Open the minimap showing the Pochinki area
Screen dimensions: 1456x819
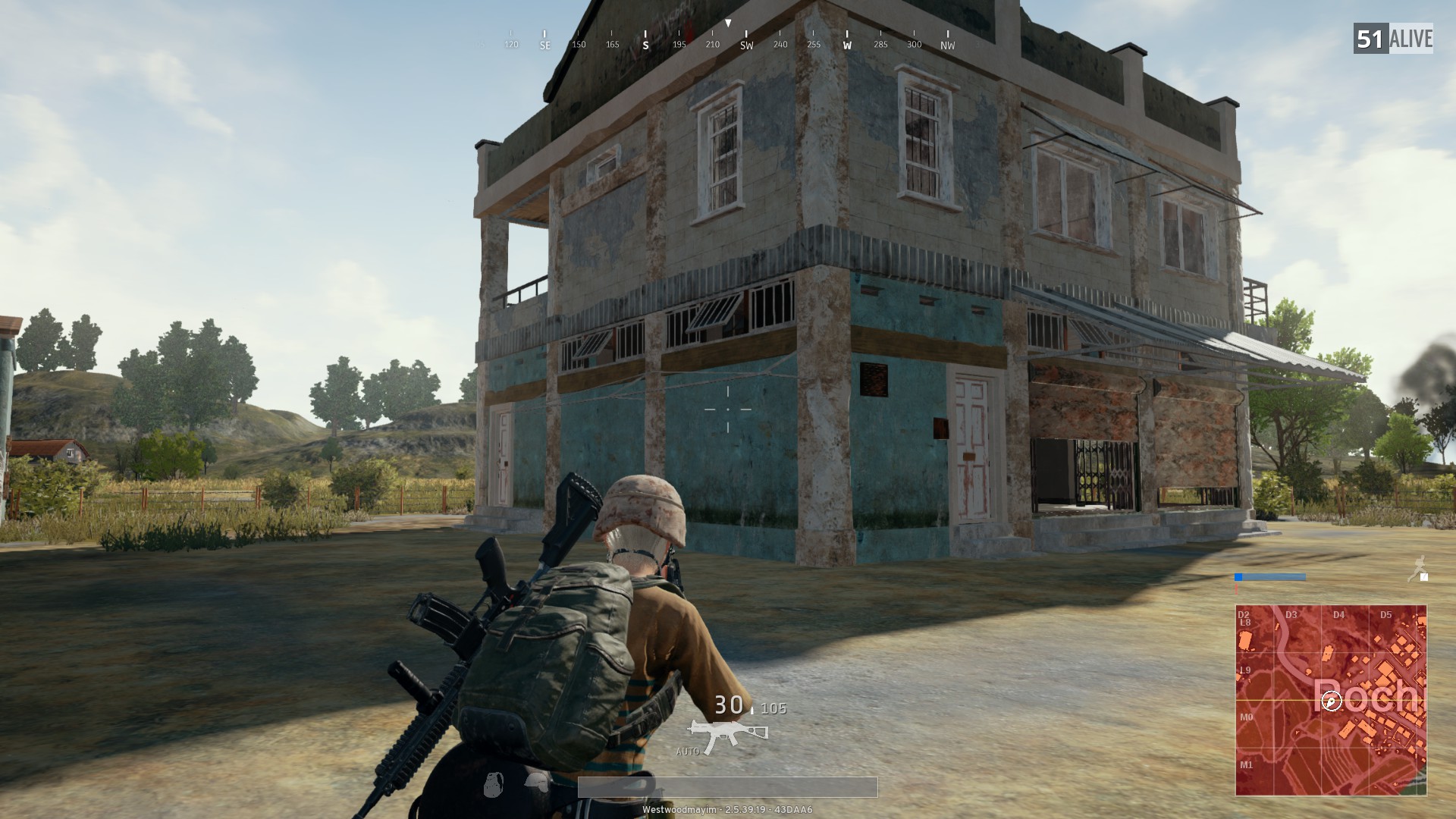point(1331,699)
